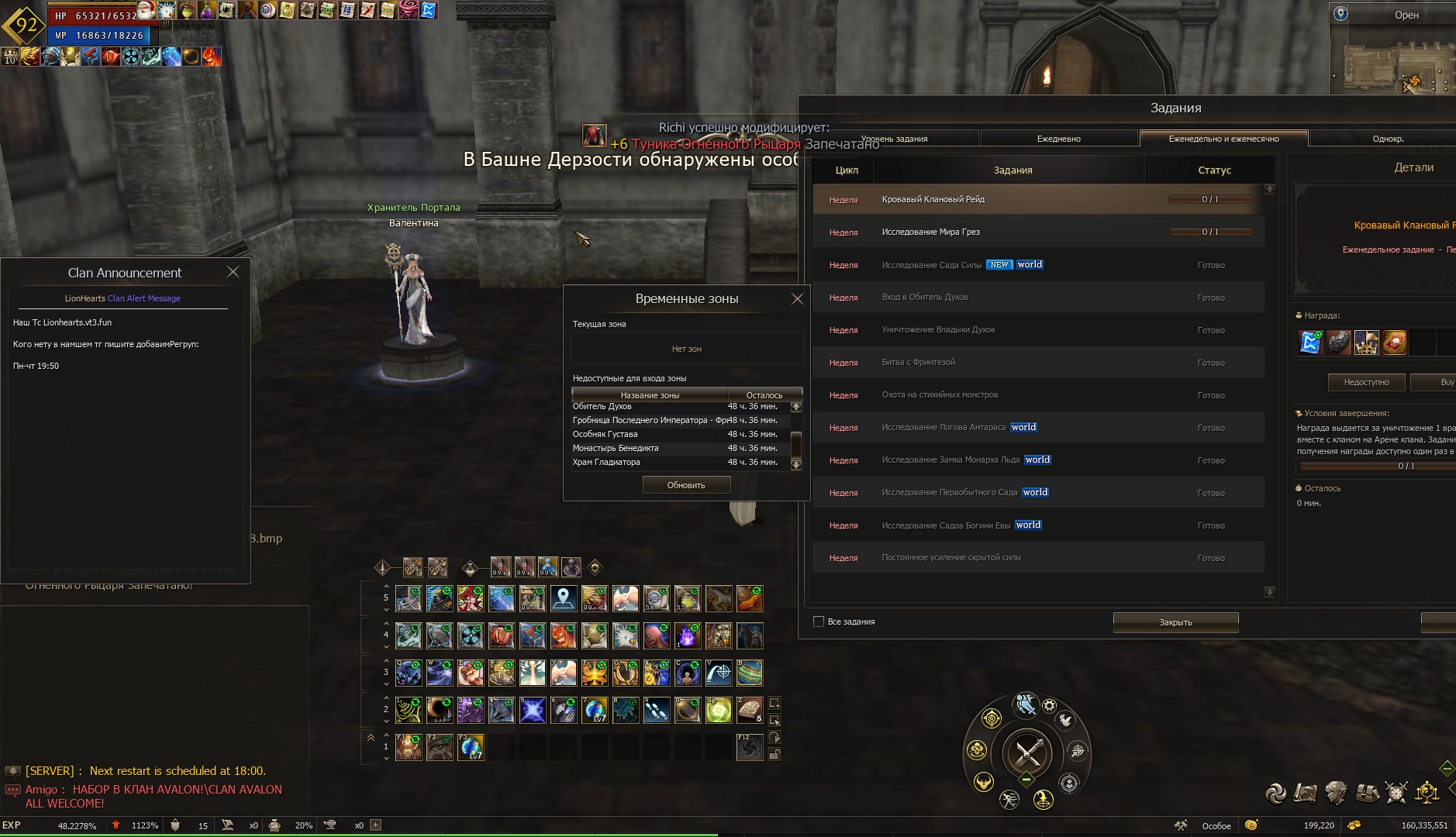Screen dimensions: 1456x837
Task: Click the Обновить refresh button
Action: (686, 485)
